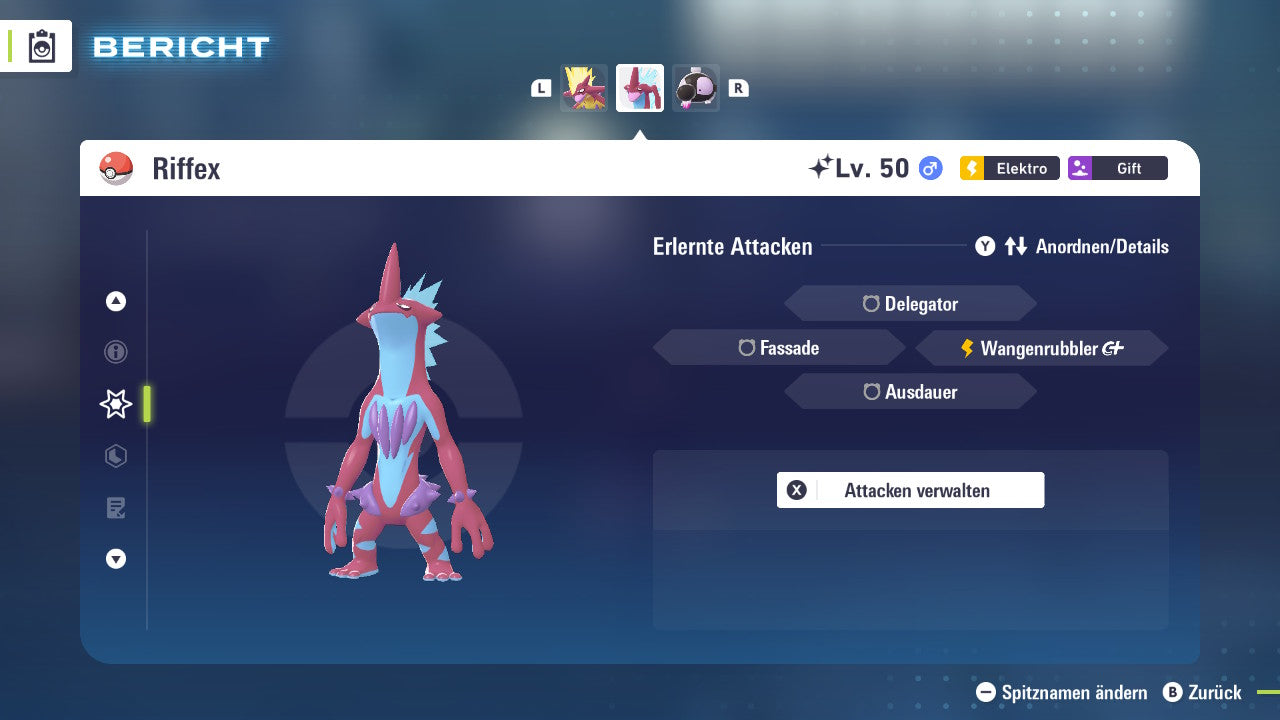1280x720 pixels.
Task: Click the hexagonal clock icon in sidebar
Action: point(115,456)
